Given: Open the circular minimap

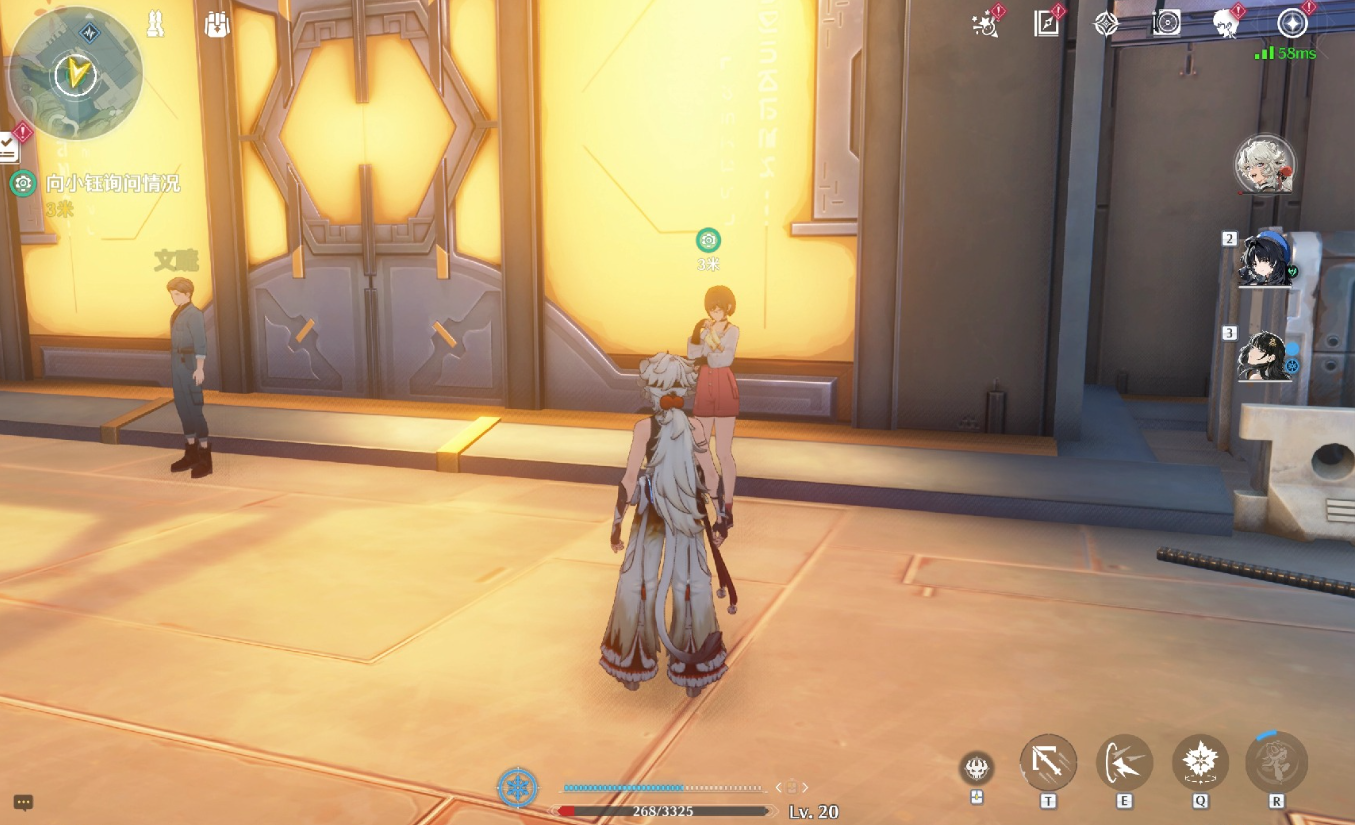Looking at the screenshot, I should [75, 72].
